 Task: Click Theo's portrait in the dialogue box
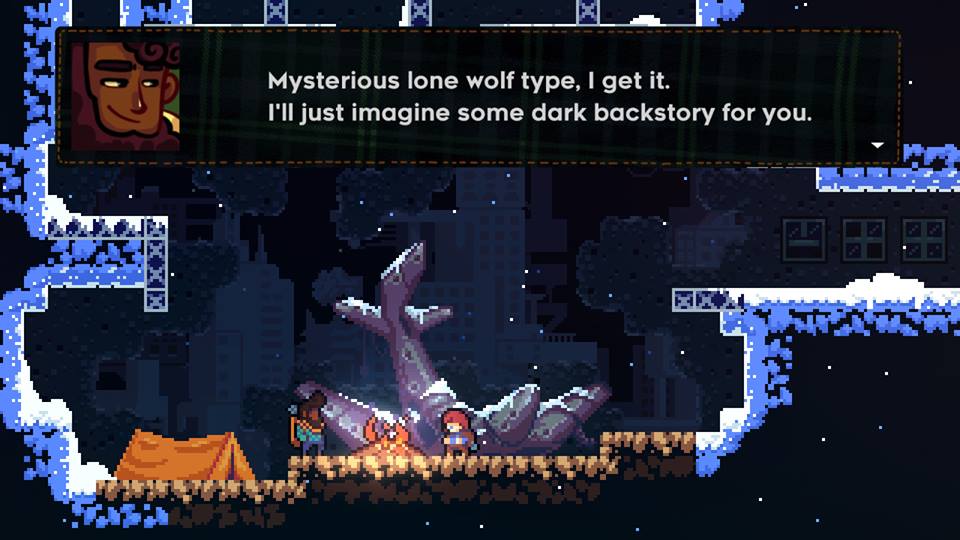tap(126, 97)
